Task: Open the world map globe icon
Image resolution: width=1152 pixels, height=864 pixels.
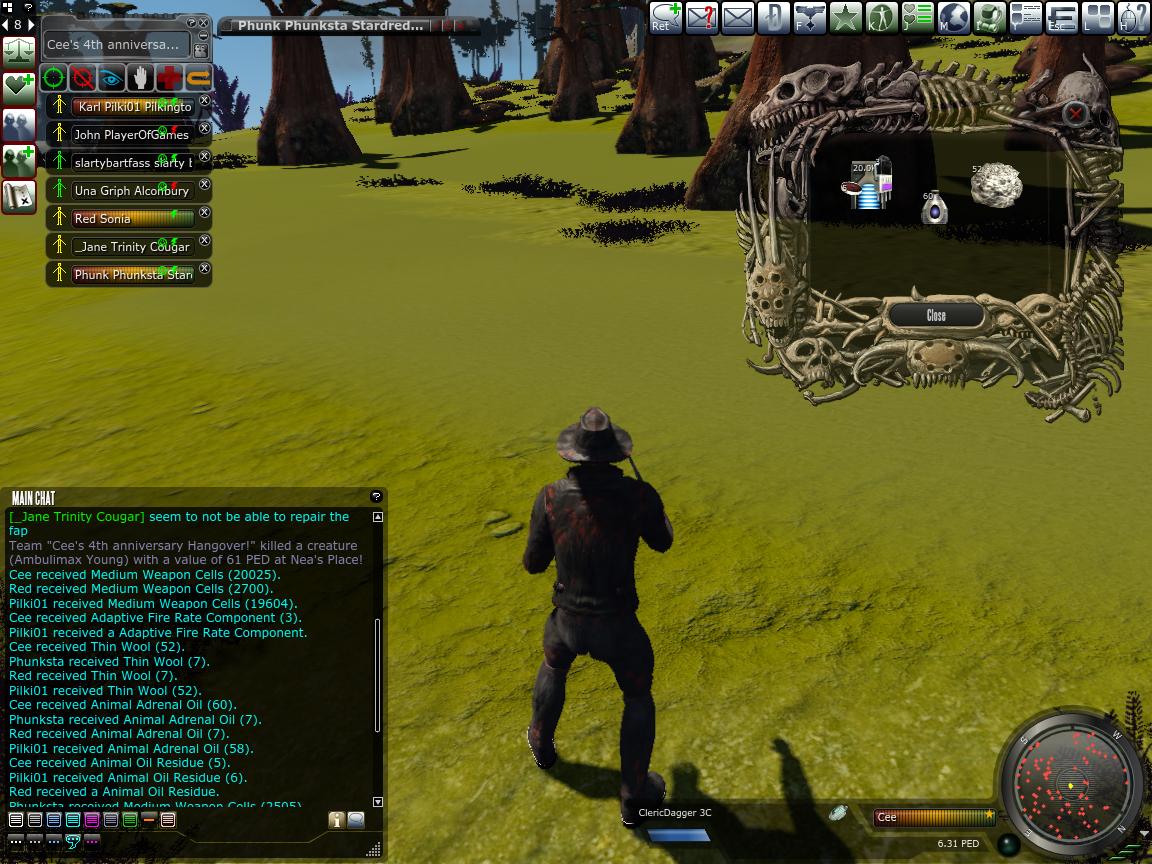Action: point(951,17)
